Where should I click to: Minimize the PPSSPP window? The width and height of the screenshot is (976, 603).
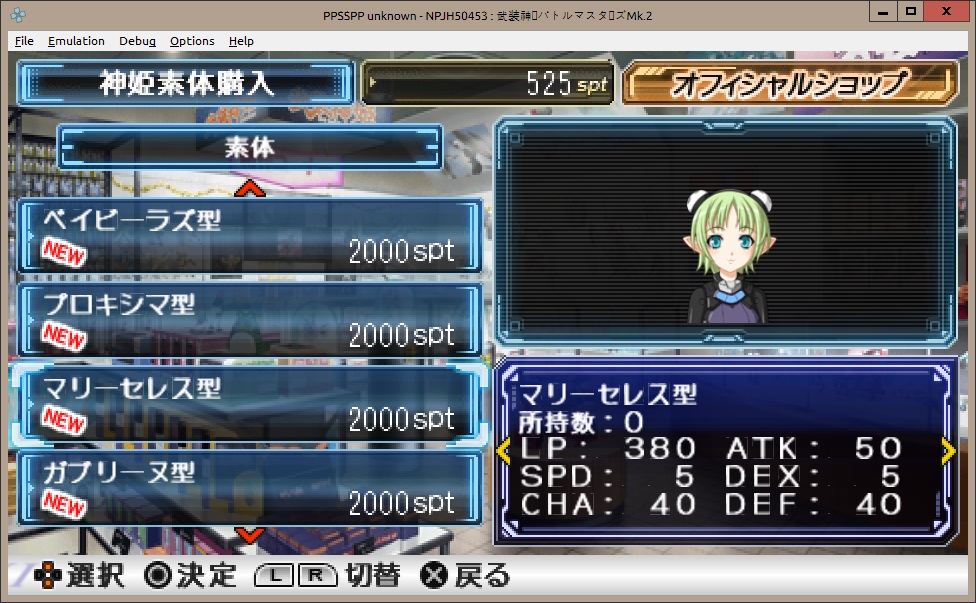(x=882, y=11)
